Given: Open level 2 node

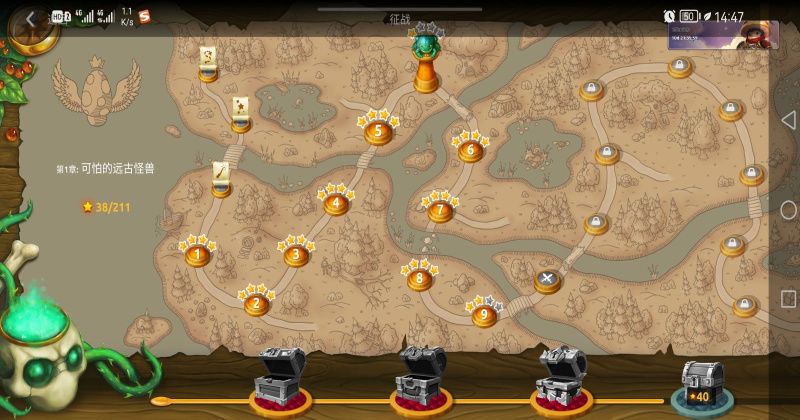Looking at the screenshot, I should tap(257, 303).
